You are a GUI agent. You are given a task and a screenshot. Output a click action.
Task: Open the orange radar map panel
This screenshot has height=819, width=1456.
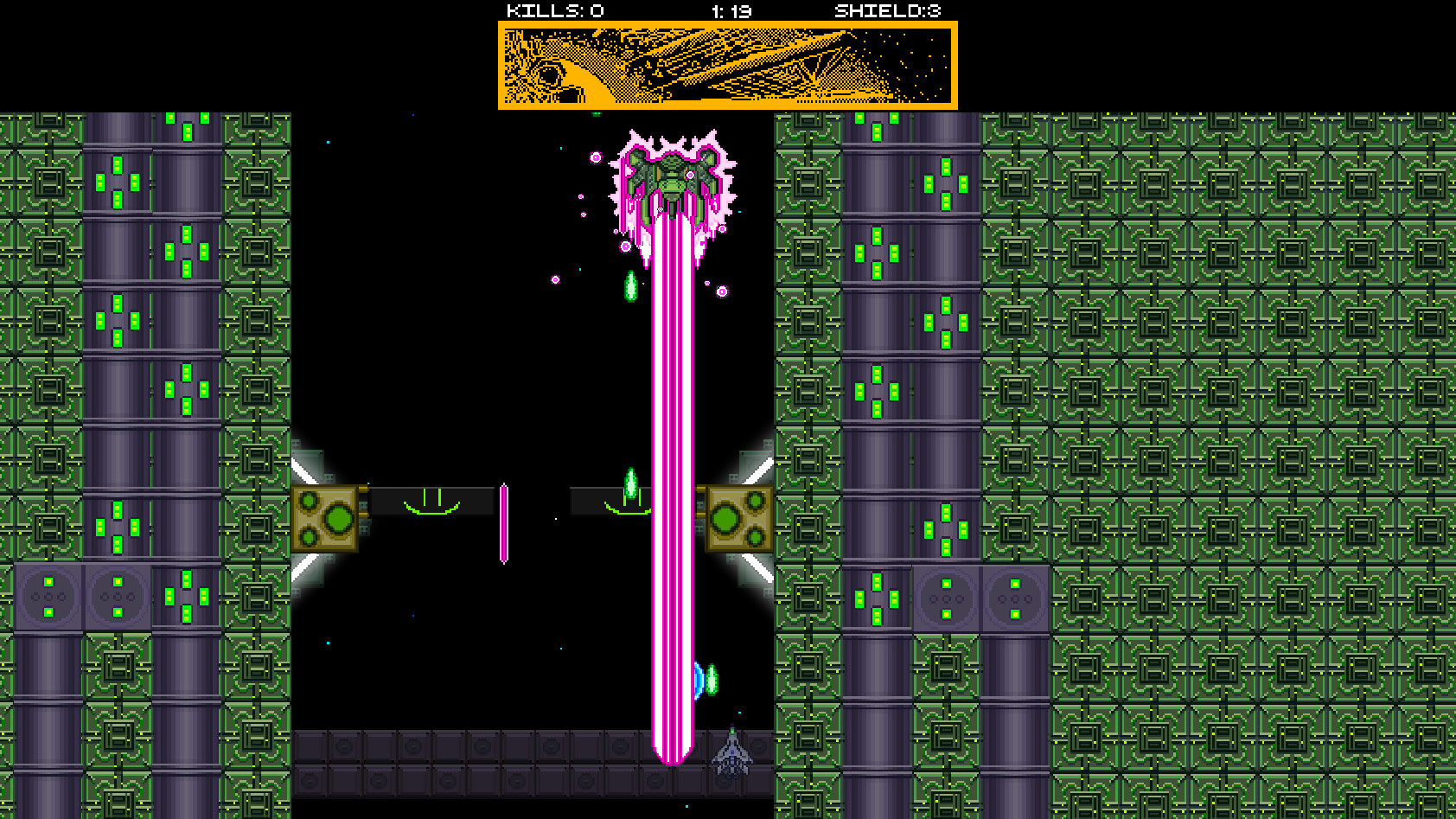pos(728,64)
